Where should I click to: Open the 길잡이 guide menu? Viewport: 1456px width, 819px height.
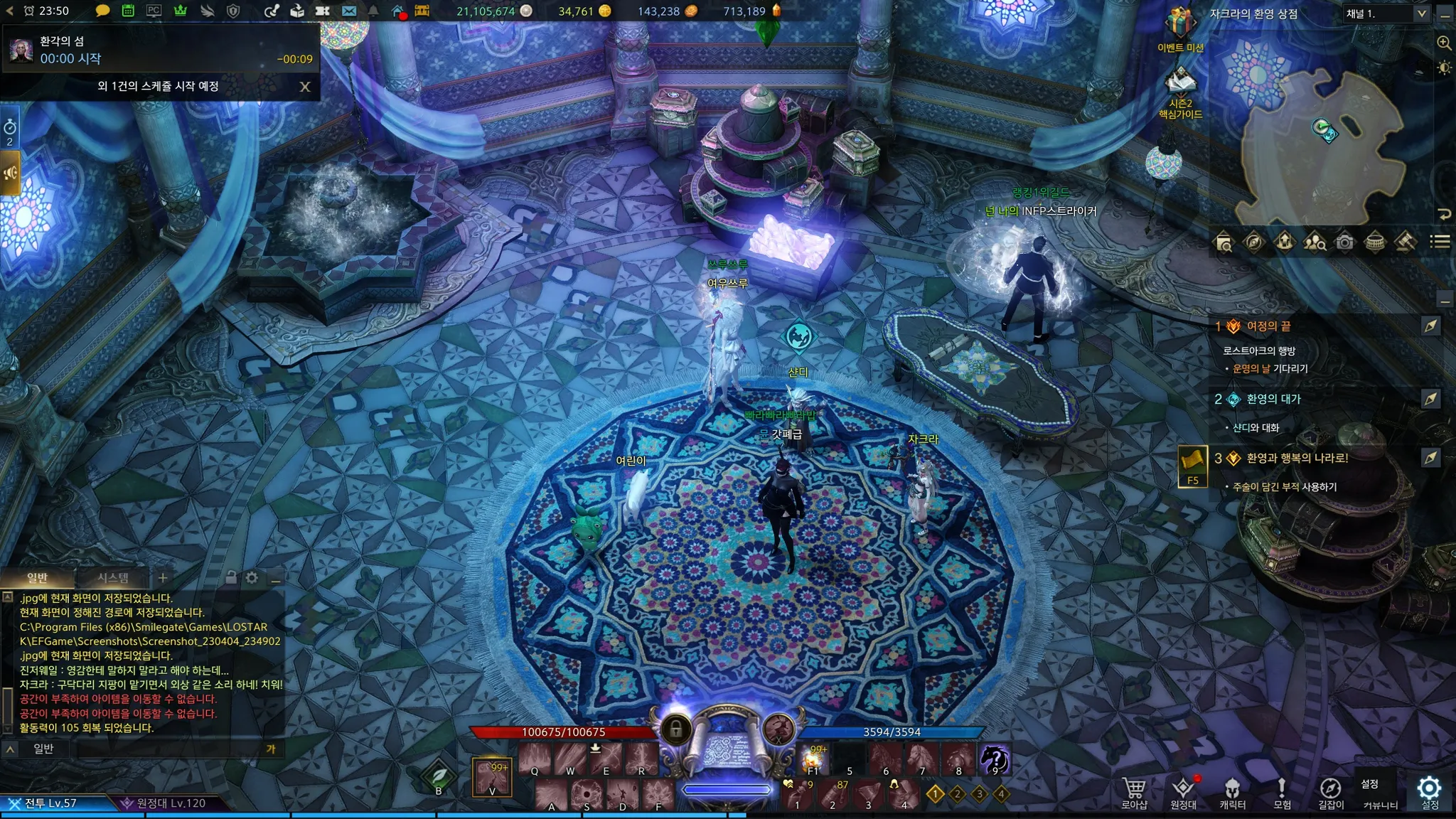tap(1330, 793)
